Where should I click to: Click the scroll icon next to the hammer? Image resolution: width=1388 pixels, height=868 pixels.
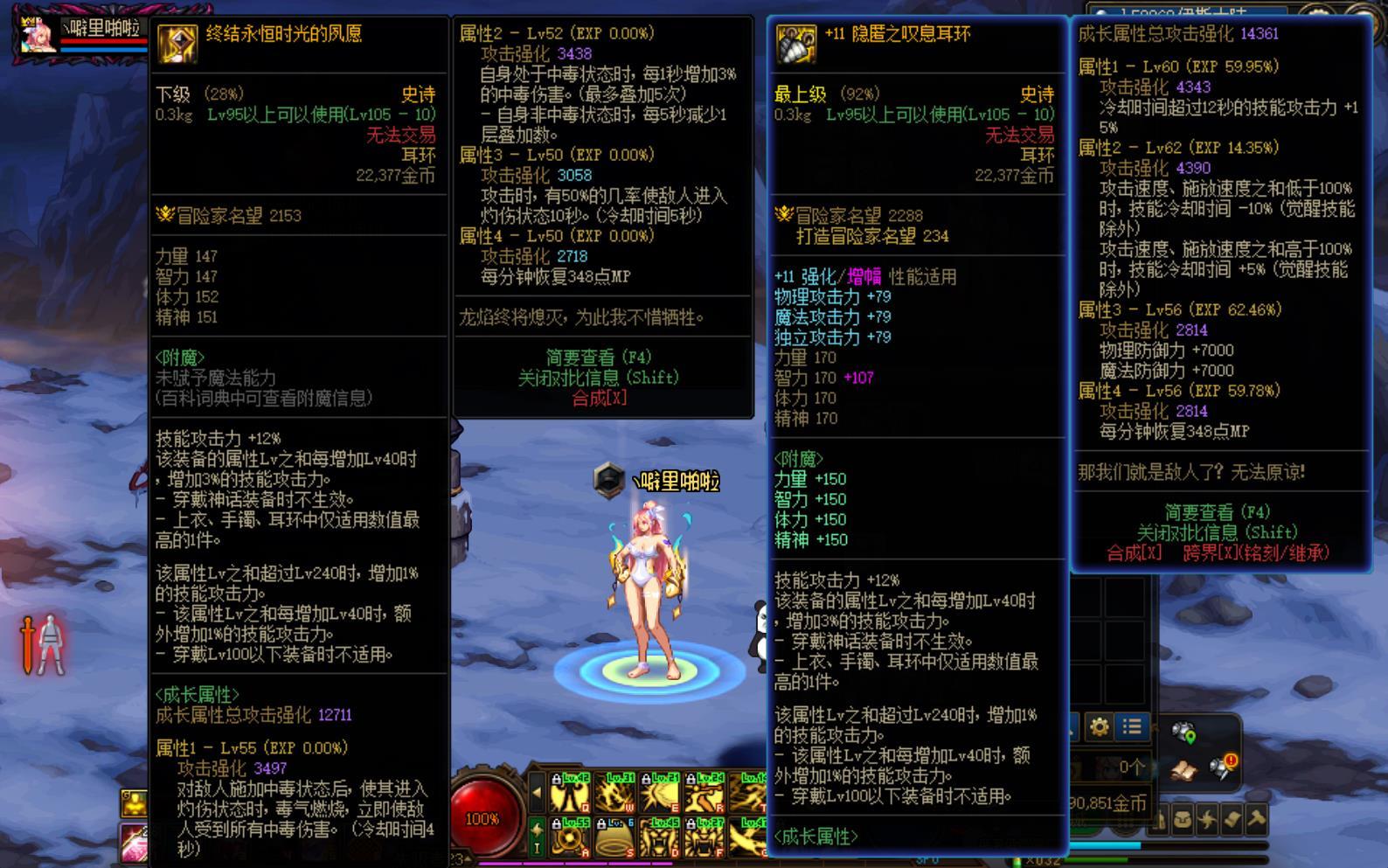coord(1232,818)
